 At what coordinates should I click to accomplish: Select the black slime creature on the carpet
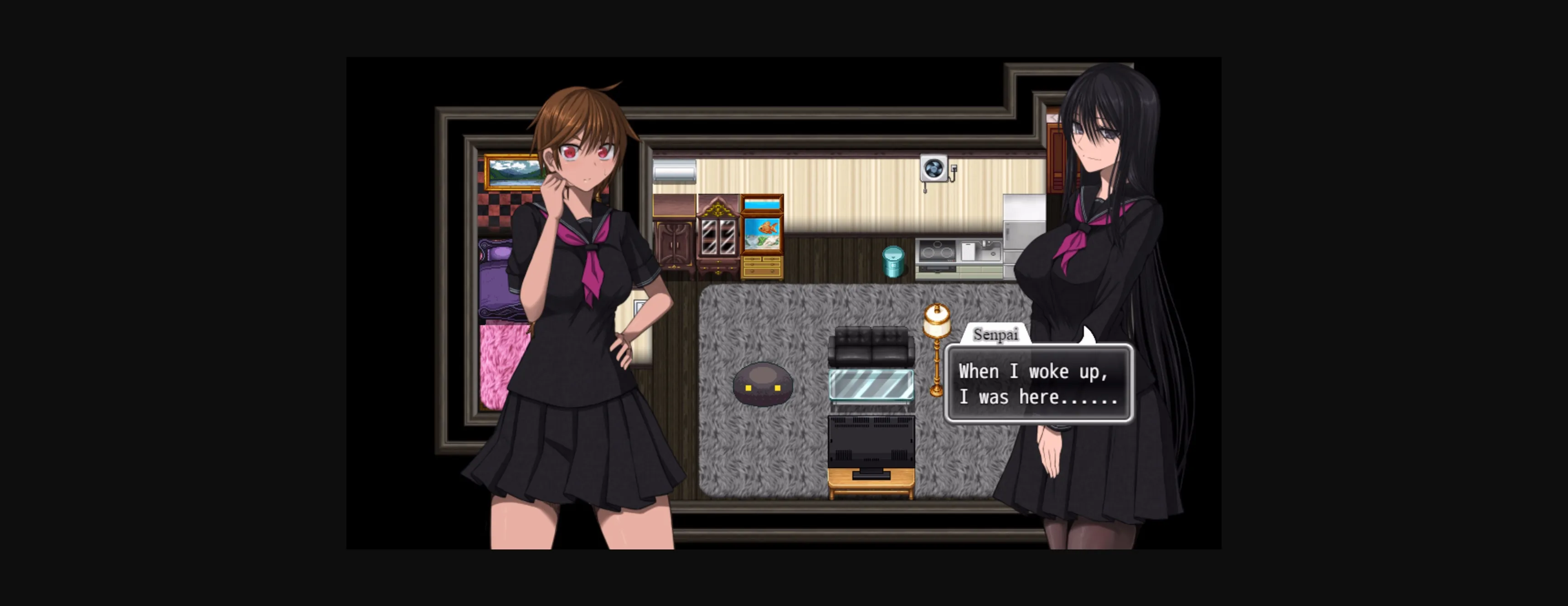pyautogui.click(x=763, y=383)
